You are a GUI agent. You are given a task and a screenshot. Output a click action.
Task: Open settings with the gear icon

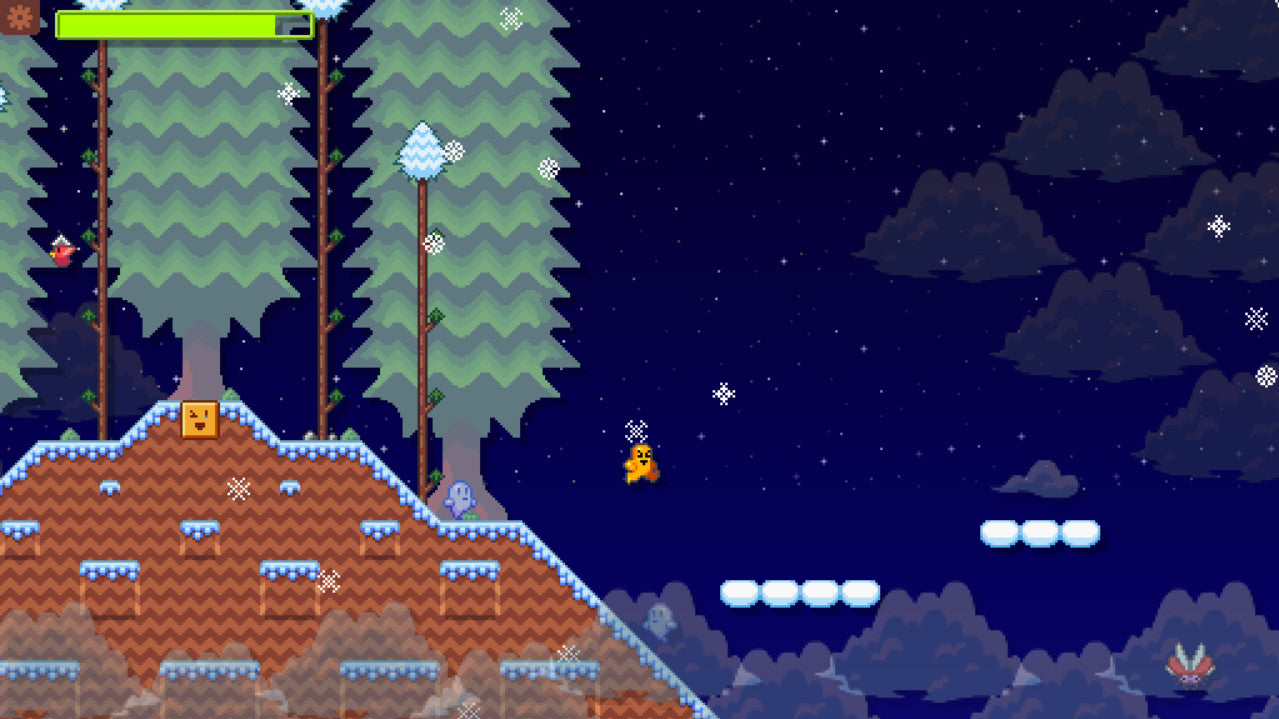pos(19,16)
